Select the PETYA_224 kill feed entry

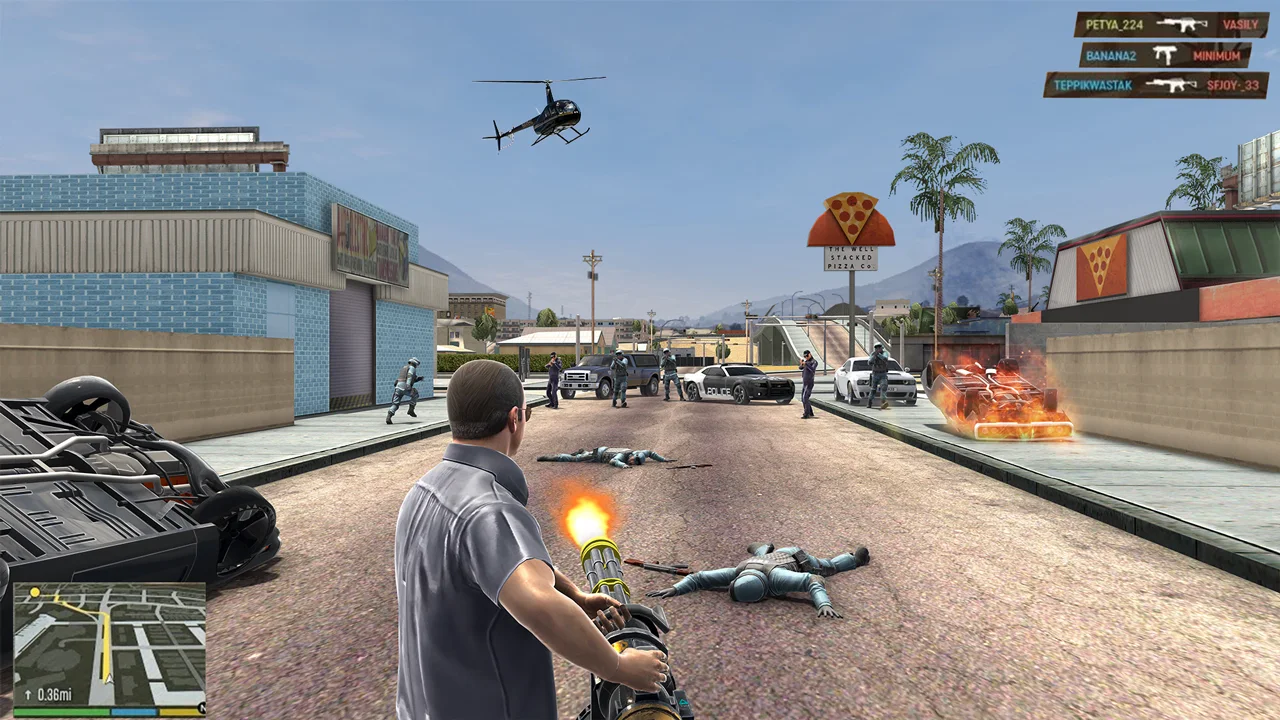tap(1171, 25)
